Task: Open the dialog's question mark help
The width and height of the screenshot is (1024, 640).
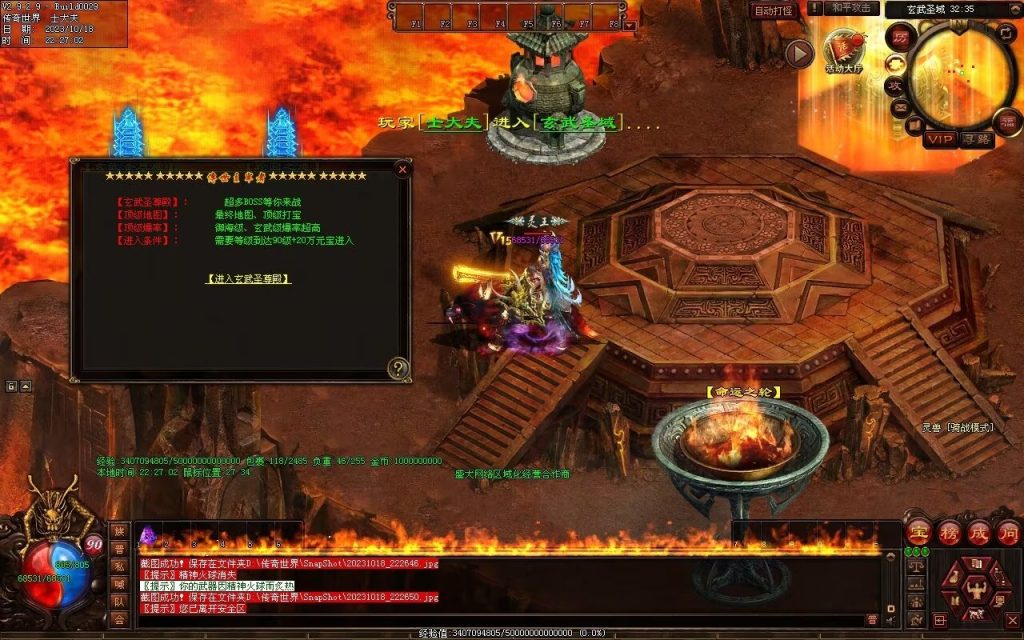Action: [398, 368]
